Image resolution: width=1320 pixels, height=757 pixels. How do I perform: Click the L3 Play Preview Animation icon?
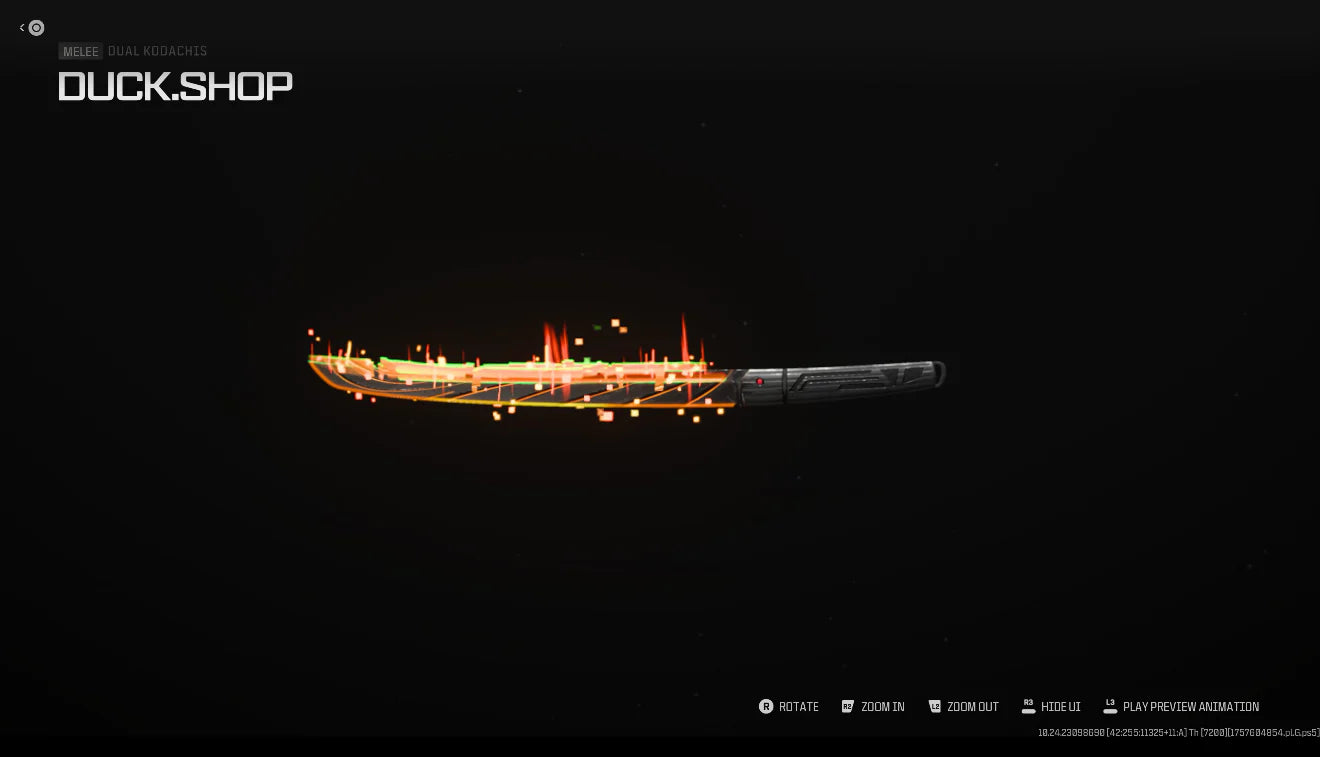1110,707
